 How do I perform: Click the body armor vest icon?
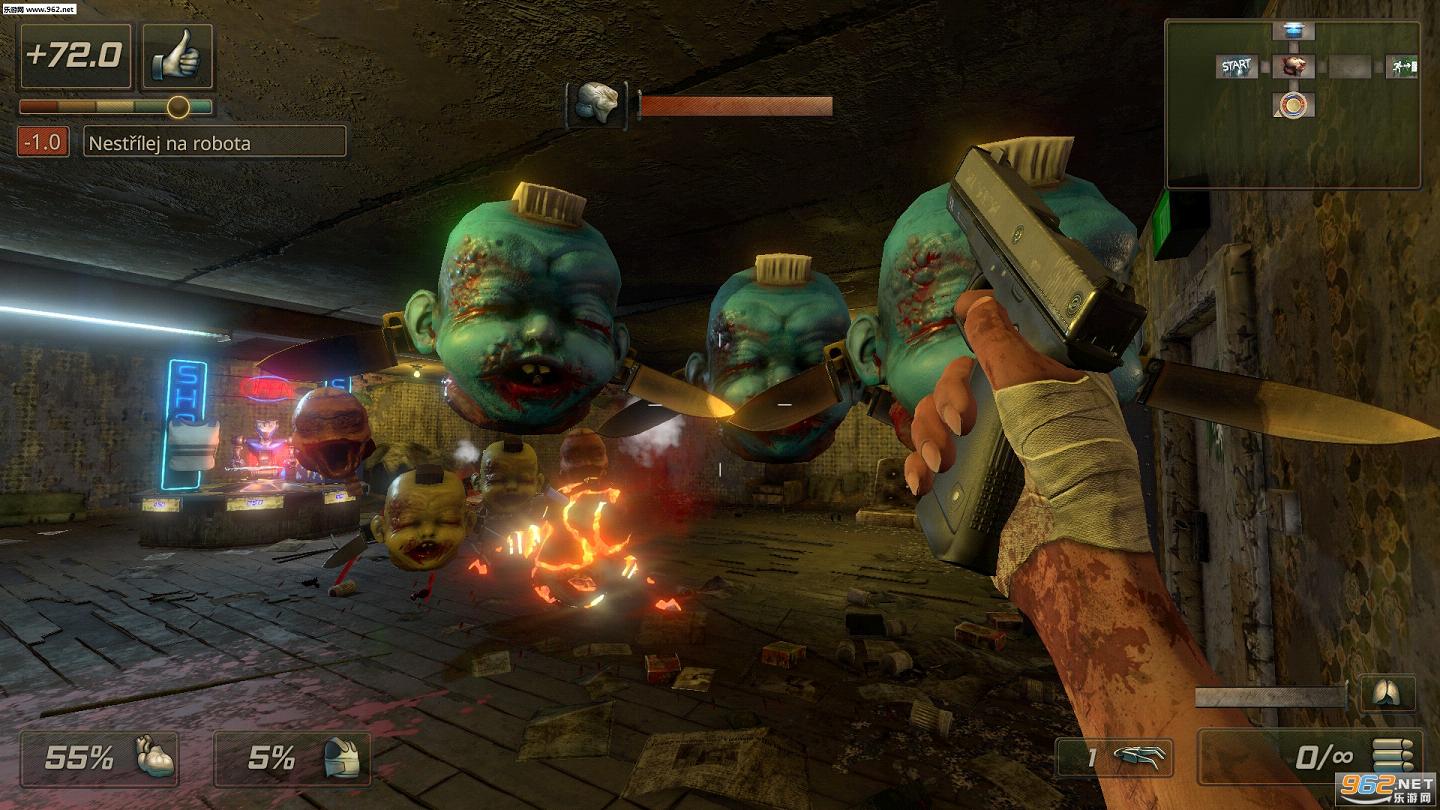[x=340, y=759]
